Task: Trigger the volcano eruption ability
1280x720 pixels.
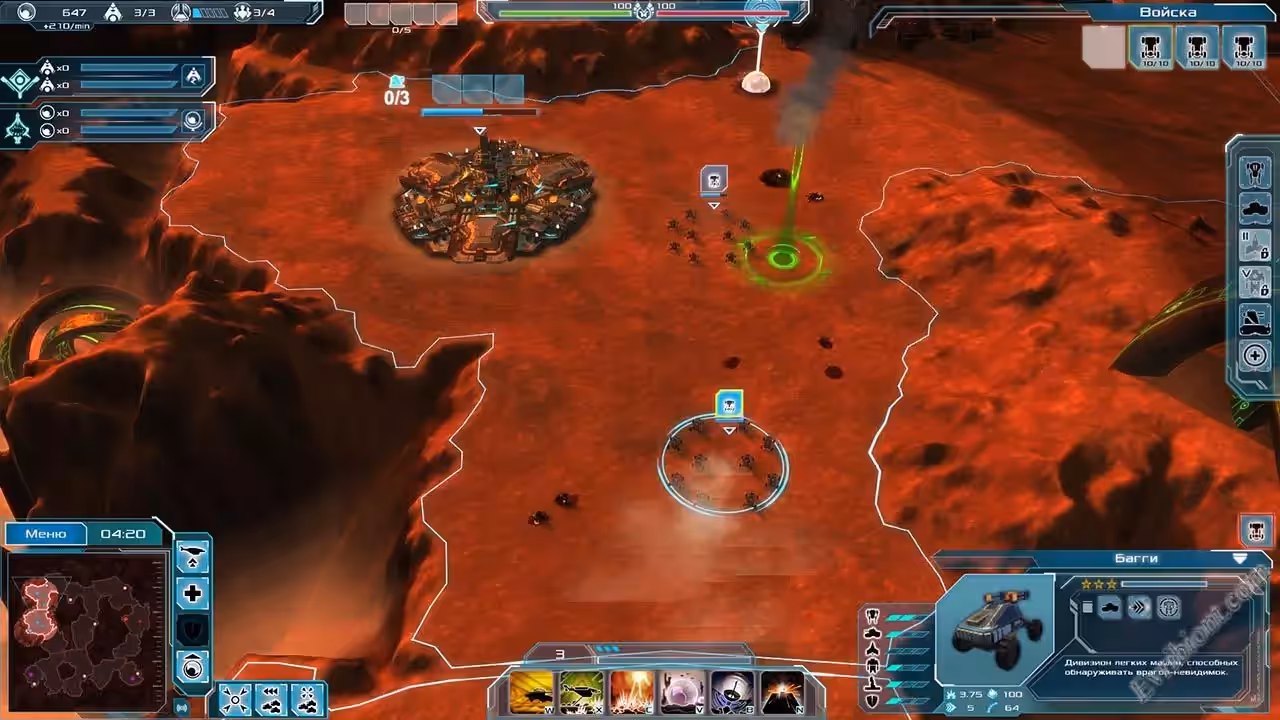Action: [782, 692]
